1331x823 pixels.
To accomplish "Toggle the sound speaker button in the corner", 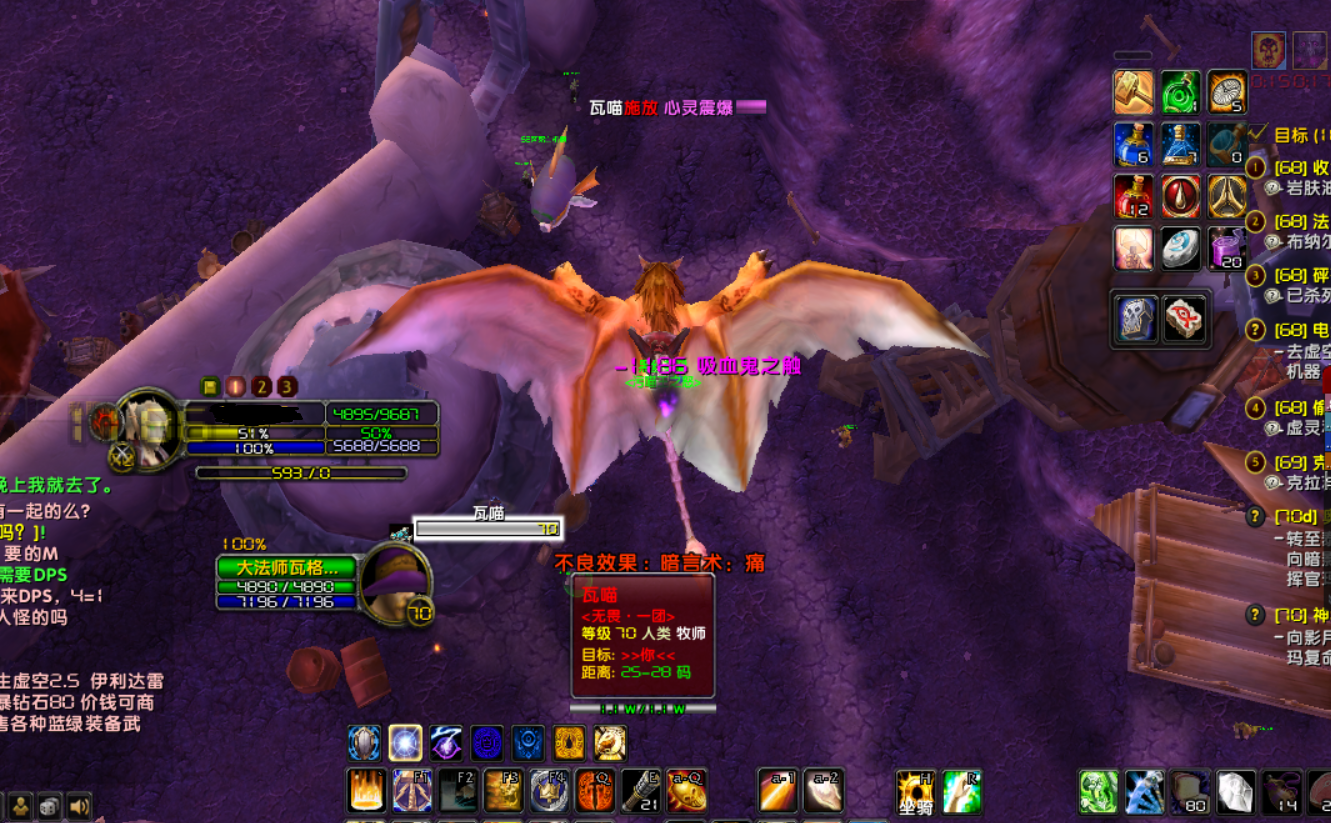I will coord(79,806).
